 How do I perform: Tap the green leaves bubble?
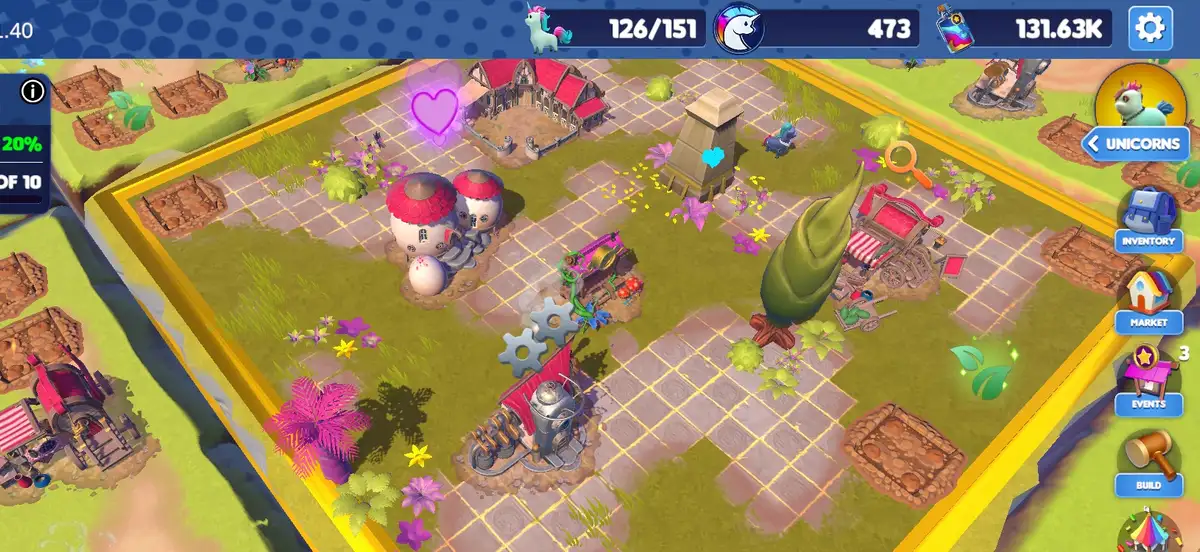tap(982, 370)
